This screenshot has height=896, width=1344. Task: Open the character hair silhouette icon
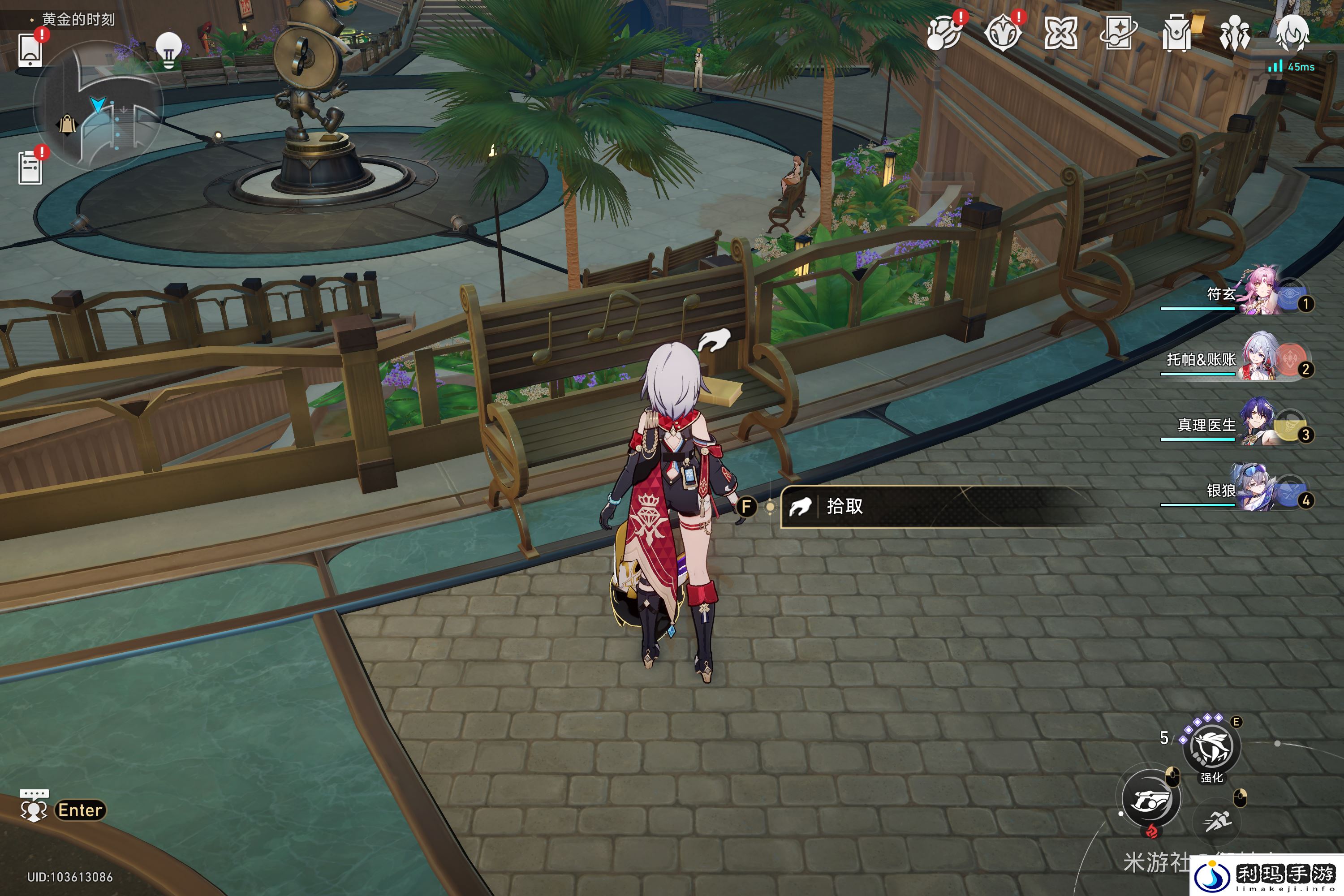[x=1292, y=33]
